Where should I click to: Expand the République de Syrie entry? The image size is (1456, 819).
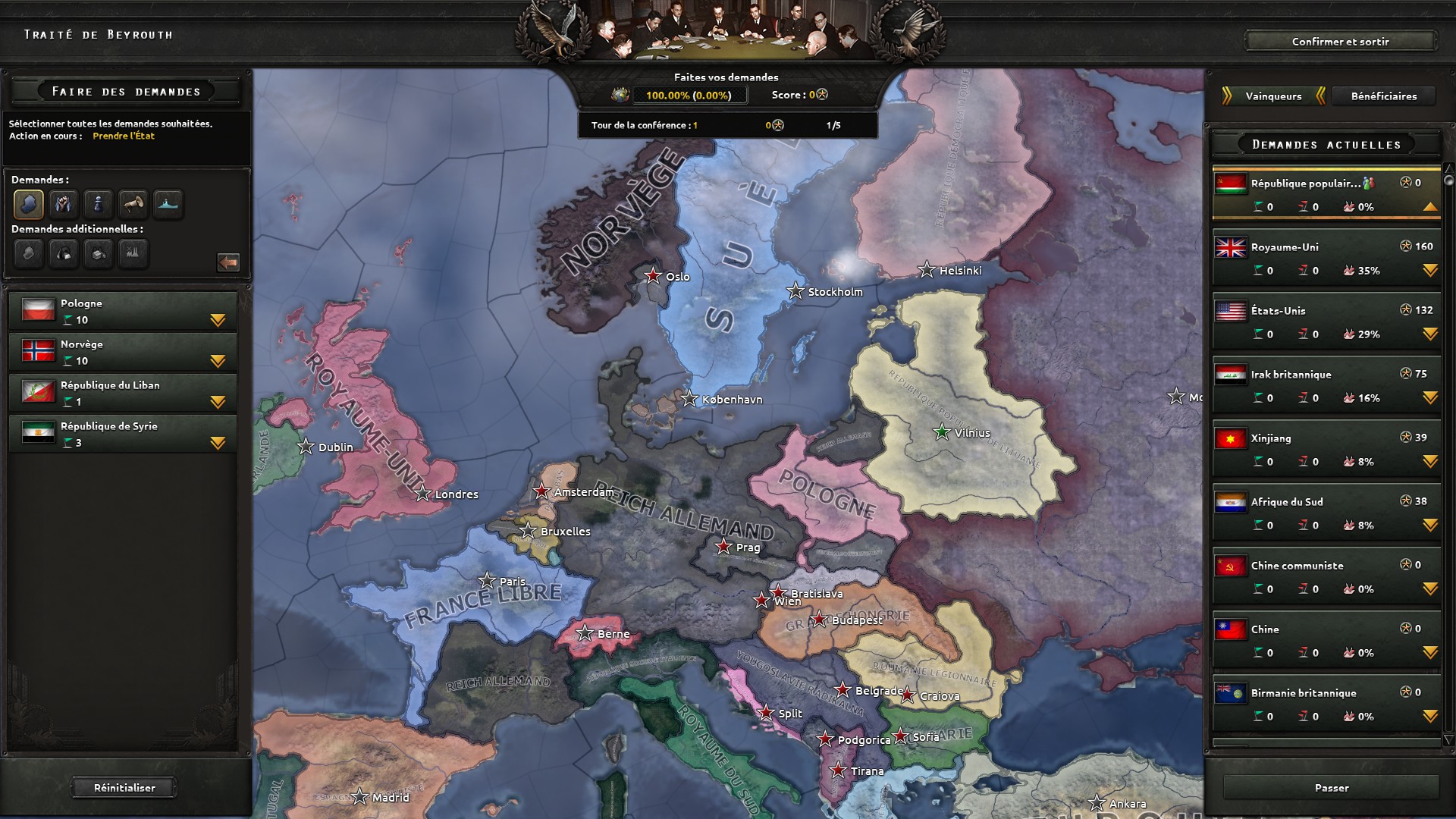(219, 444)
